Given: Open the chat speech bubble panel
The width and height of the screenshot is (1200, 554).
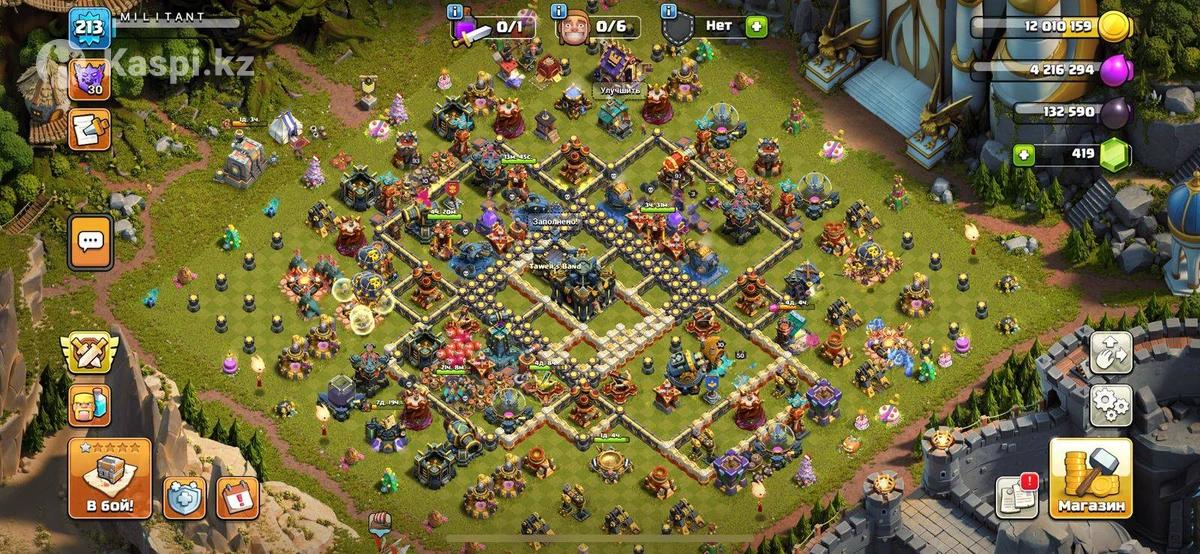Looking at the screenshot, I should click(90, 241).
